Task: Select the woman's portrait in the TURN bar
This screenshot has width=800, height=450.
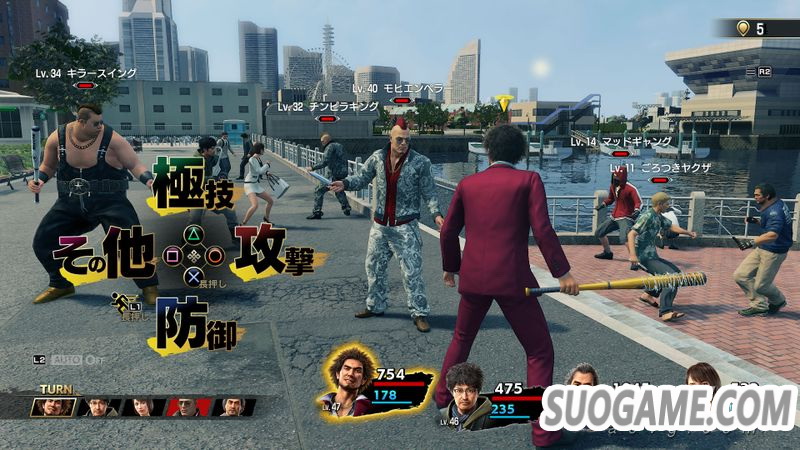Action: click(x=143, y=407)
